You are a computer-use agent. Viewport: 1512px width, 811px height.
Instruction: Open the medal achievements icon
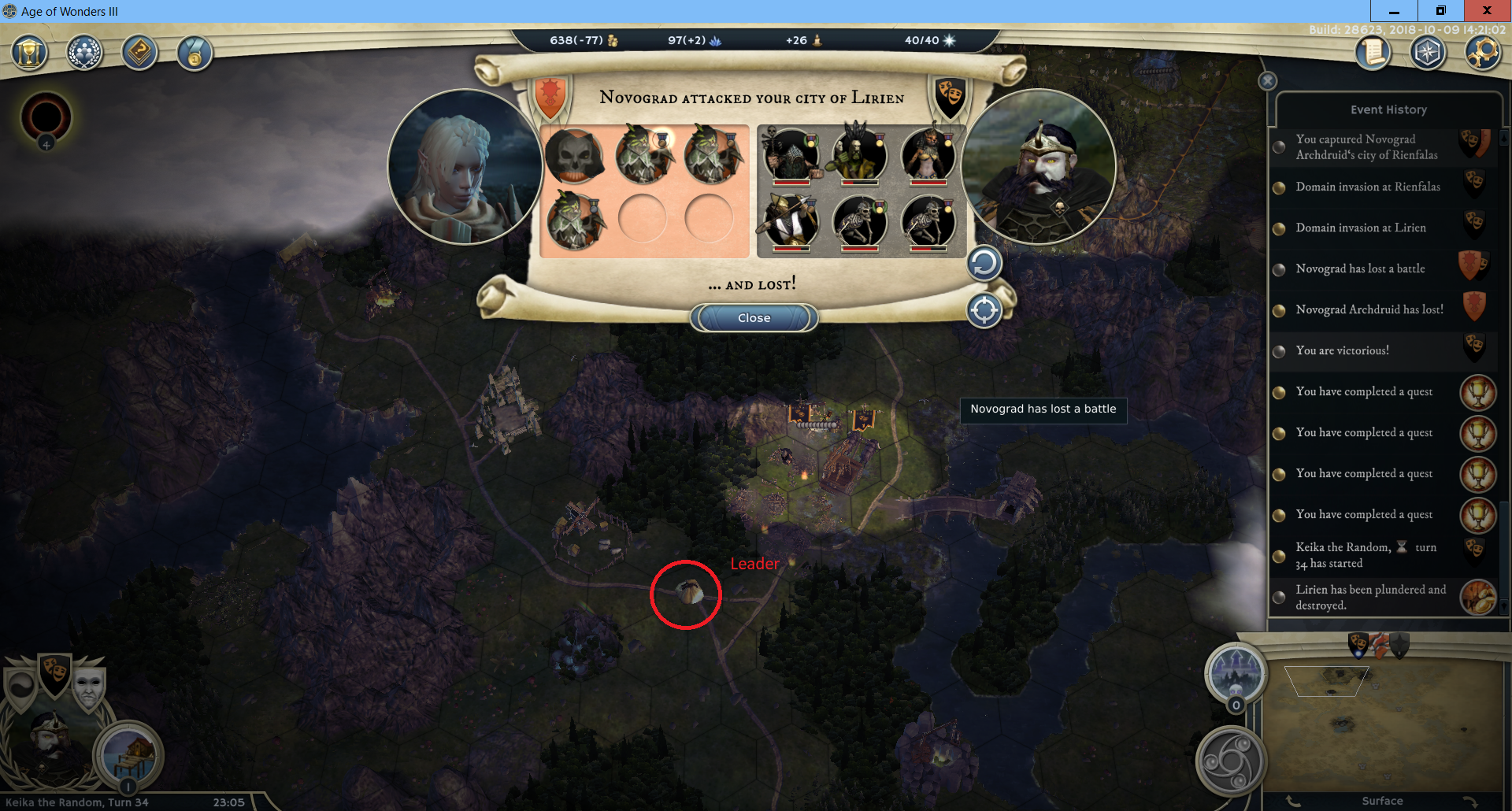pos(195,54)
